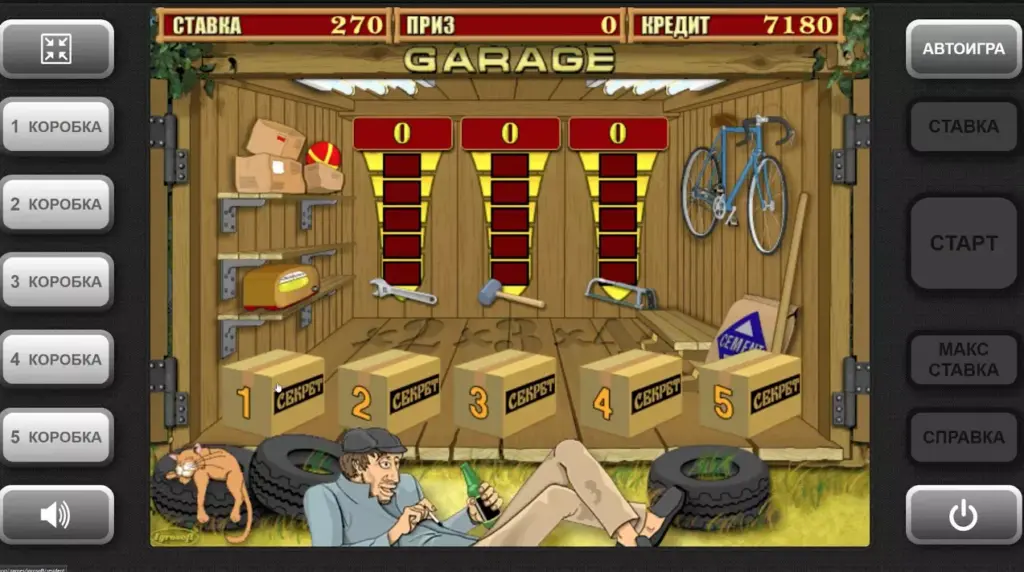Pick the 4 КОРОБКА button
Viewport: 1024px width, 572px height.
click(x=57, y=359)
